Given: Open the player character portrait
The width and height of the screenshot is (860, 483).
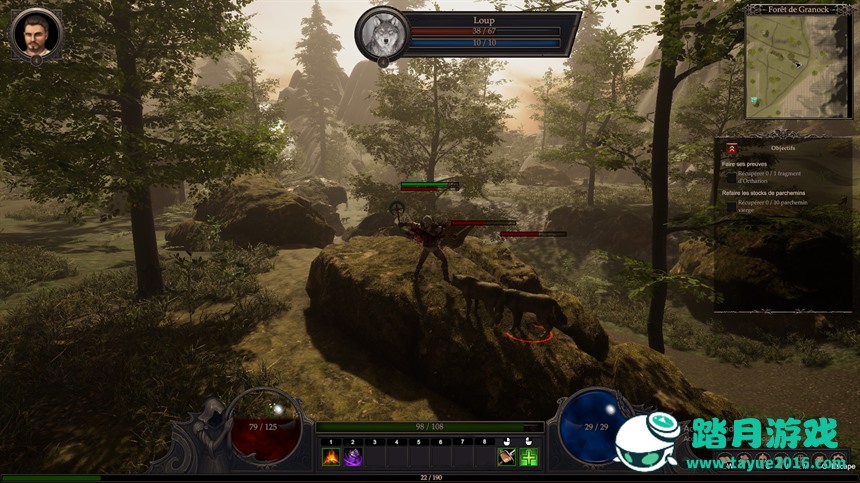Looking at the screenshot, I should (x=36, y=33).
